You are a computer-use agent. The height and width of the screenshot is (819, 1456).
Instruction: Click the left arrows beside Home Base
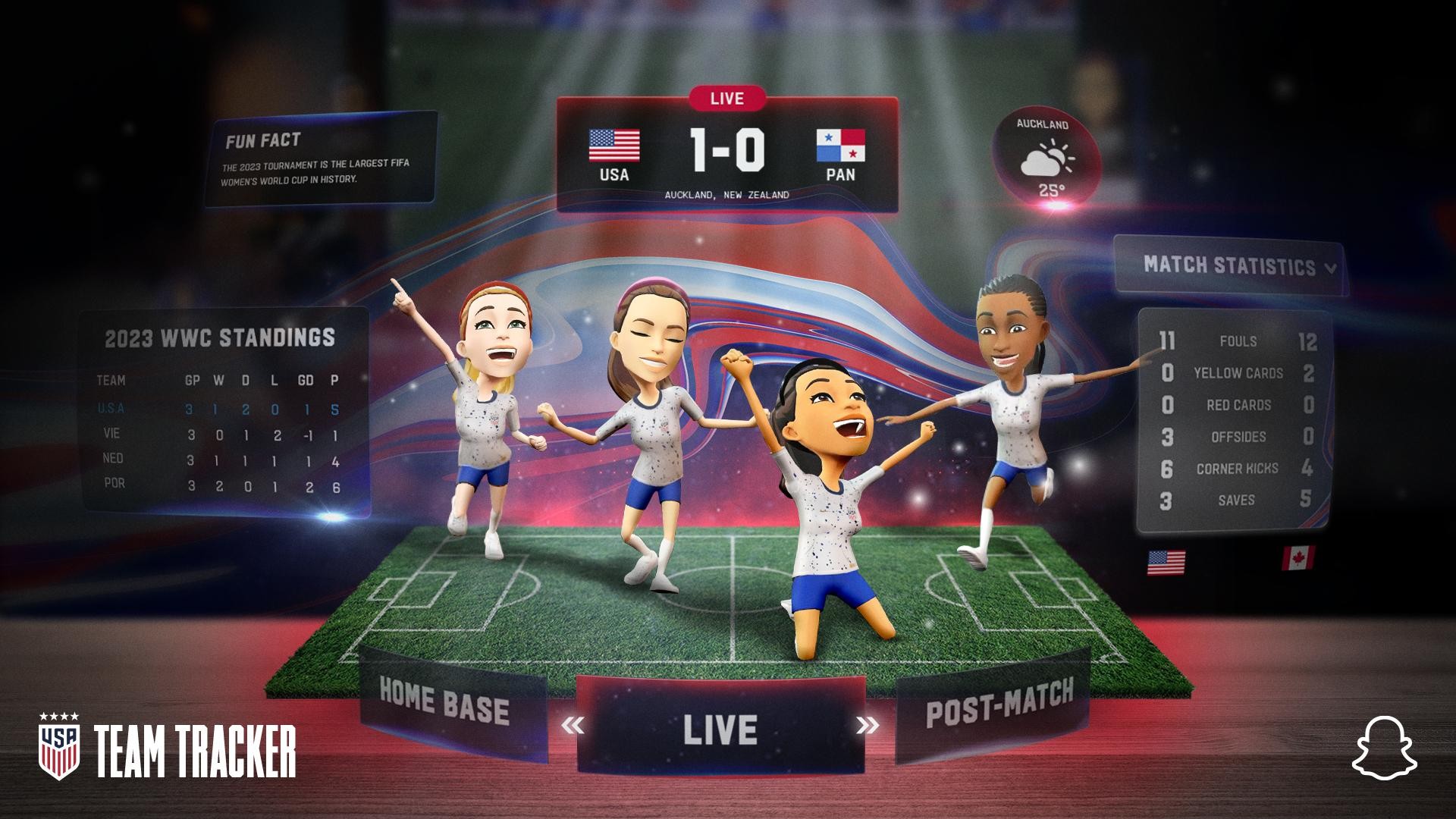[572, 725]
